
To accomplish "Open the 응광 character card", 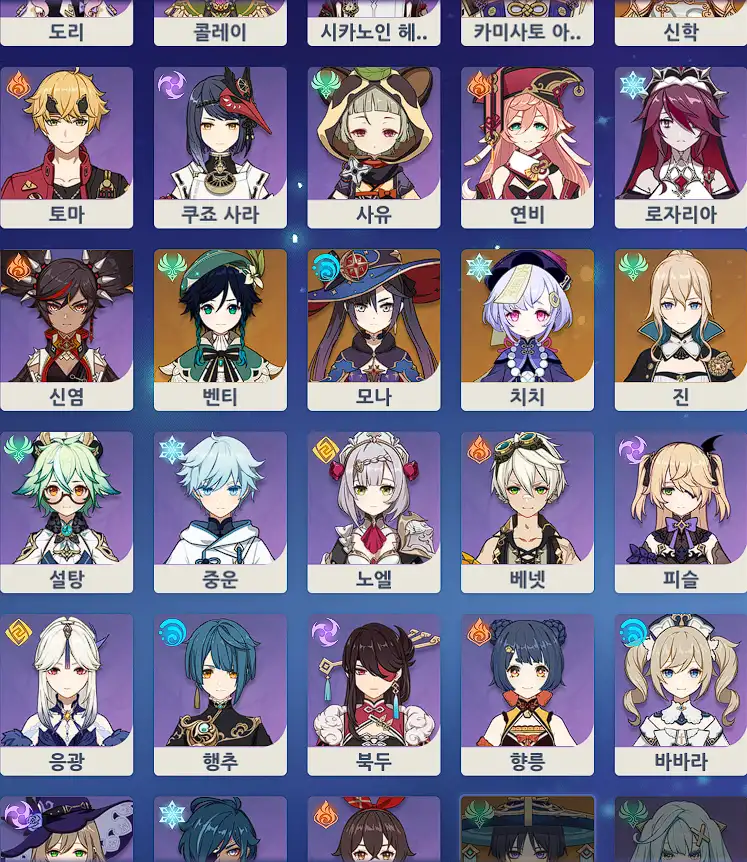I will click(66, 695).
